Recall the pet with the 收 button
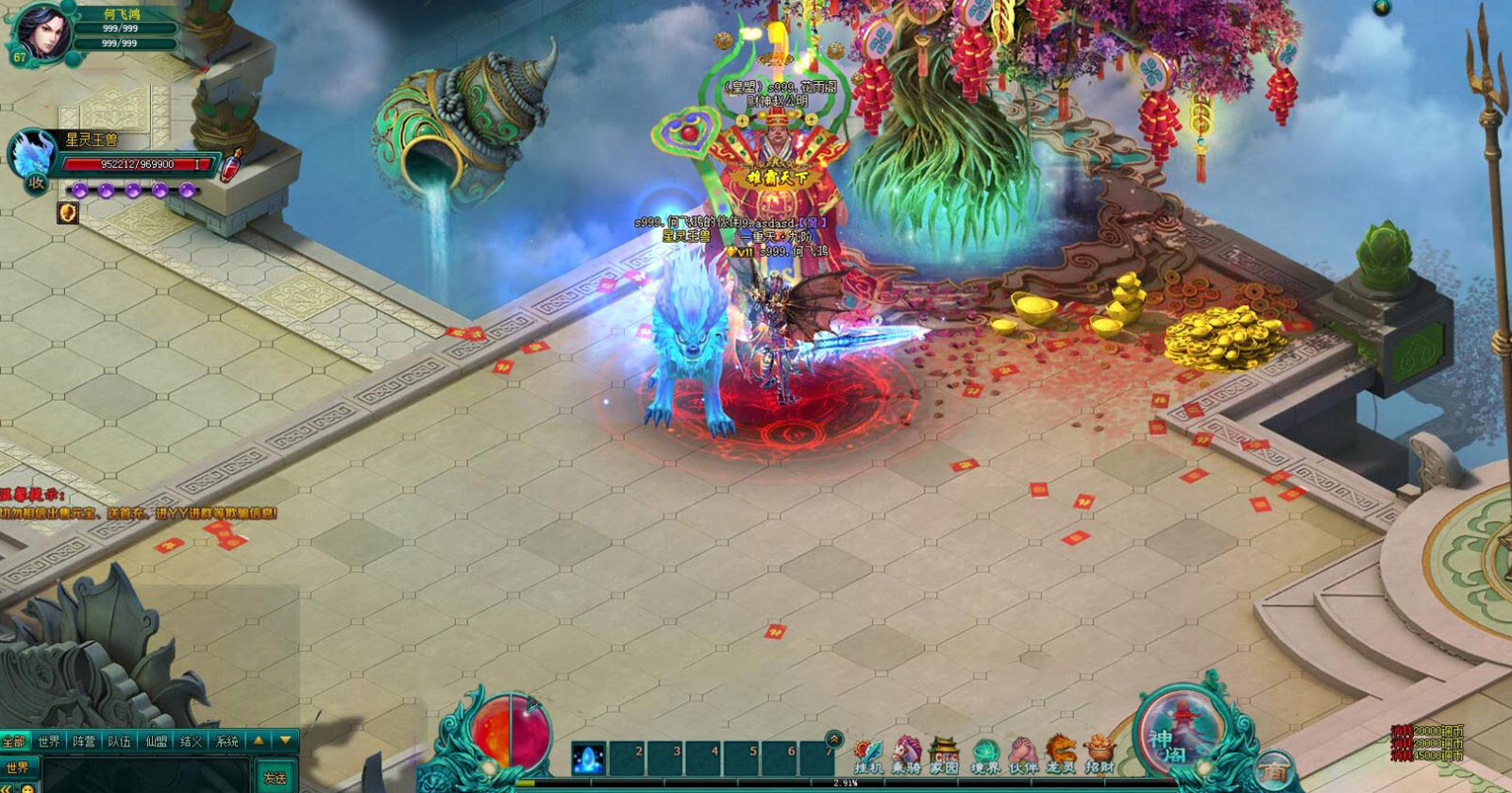Image resolution: width=1512 pixels, height=793 pixels. pyautogui.click(x=36, y=183)
